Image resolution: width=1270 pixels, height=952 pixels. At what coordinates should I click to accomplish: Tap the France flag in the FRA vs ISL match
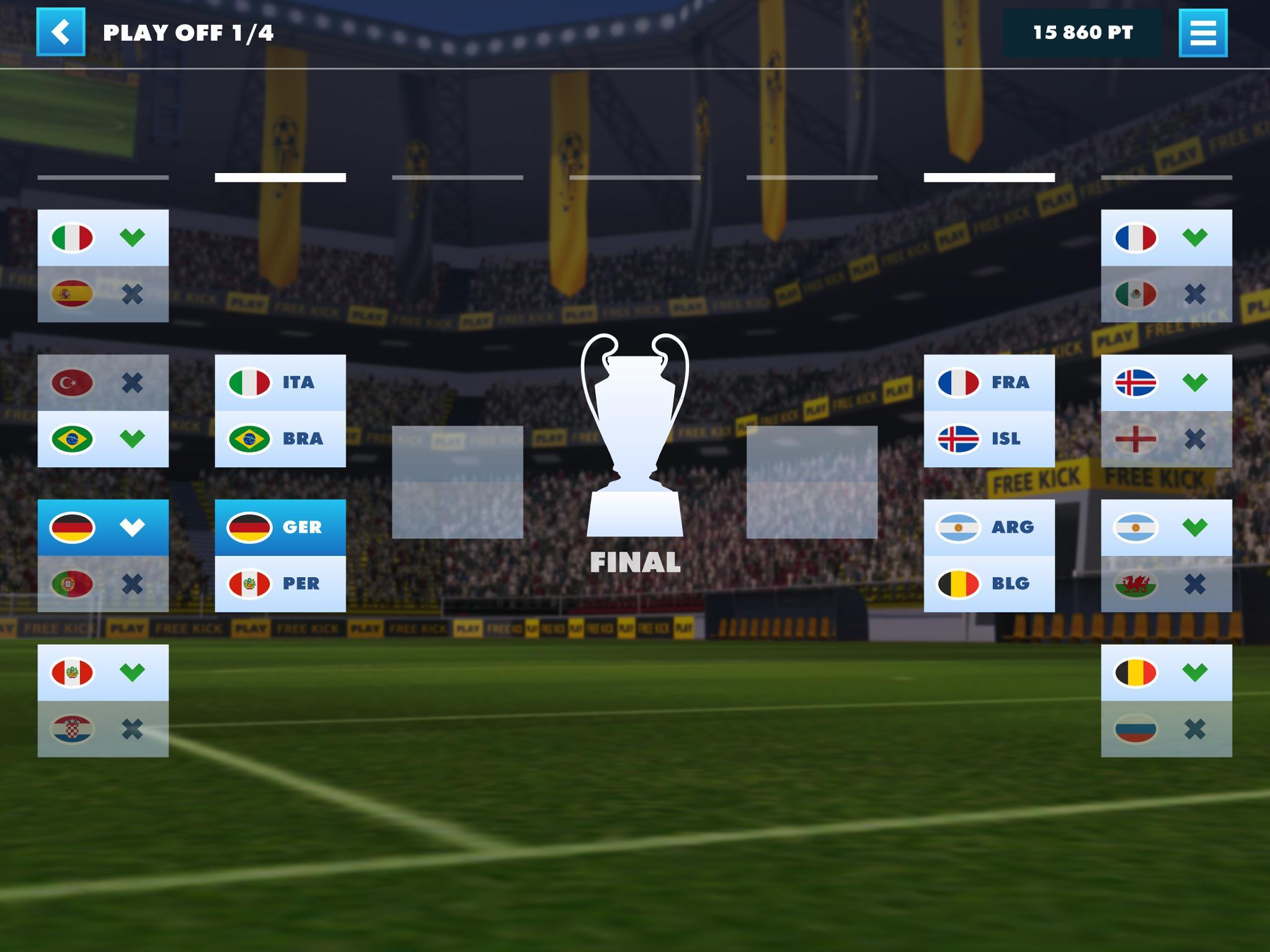(x=959, y=382)
